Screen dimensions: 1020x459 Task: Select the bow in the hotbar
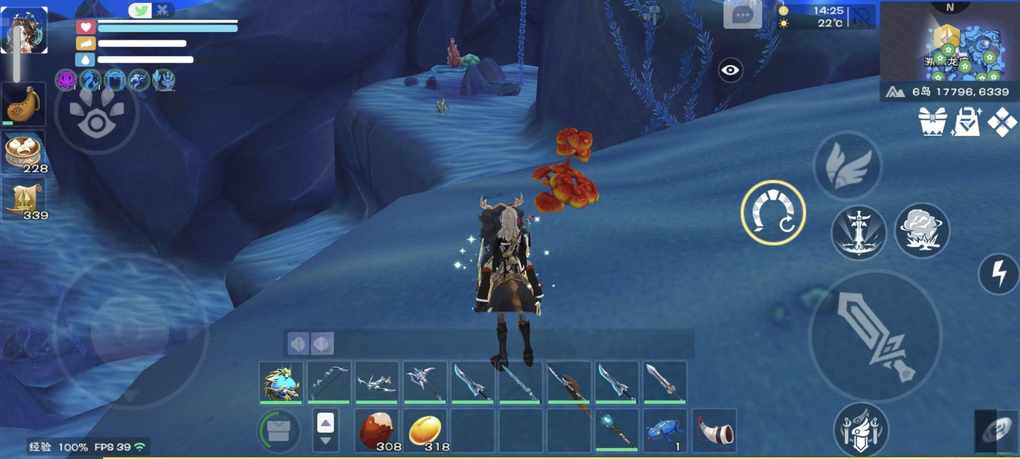(329, 383)
